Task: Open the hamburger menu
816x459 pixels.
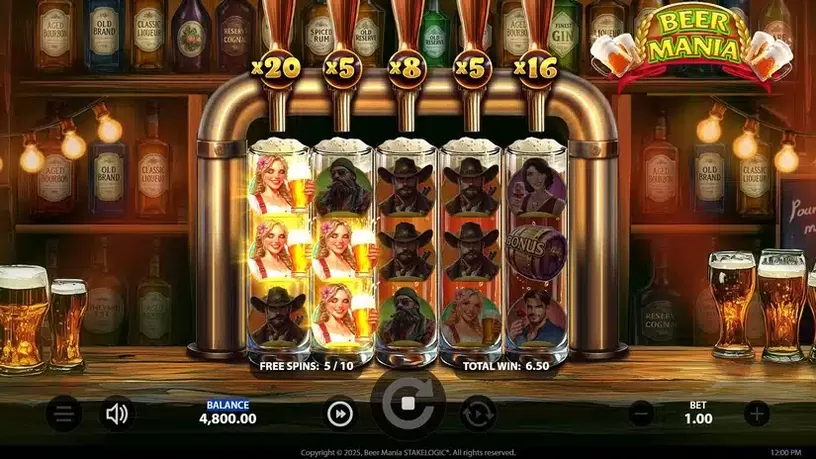Action: click(63, 413)
